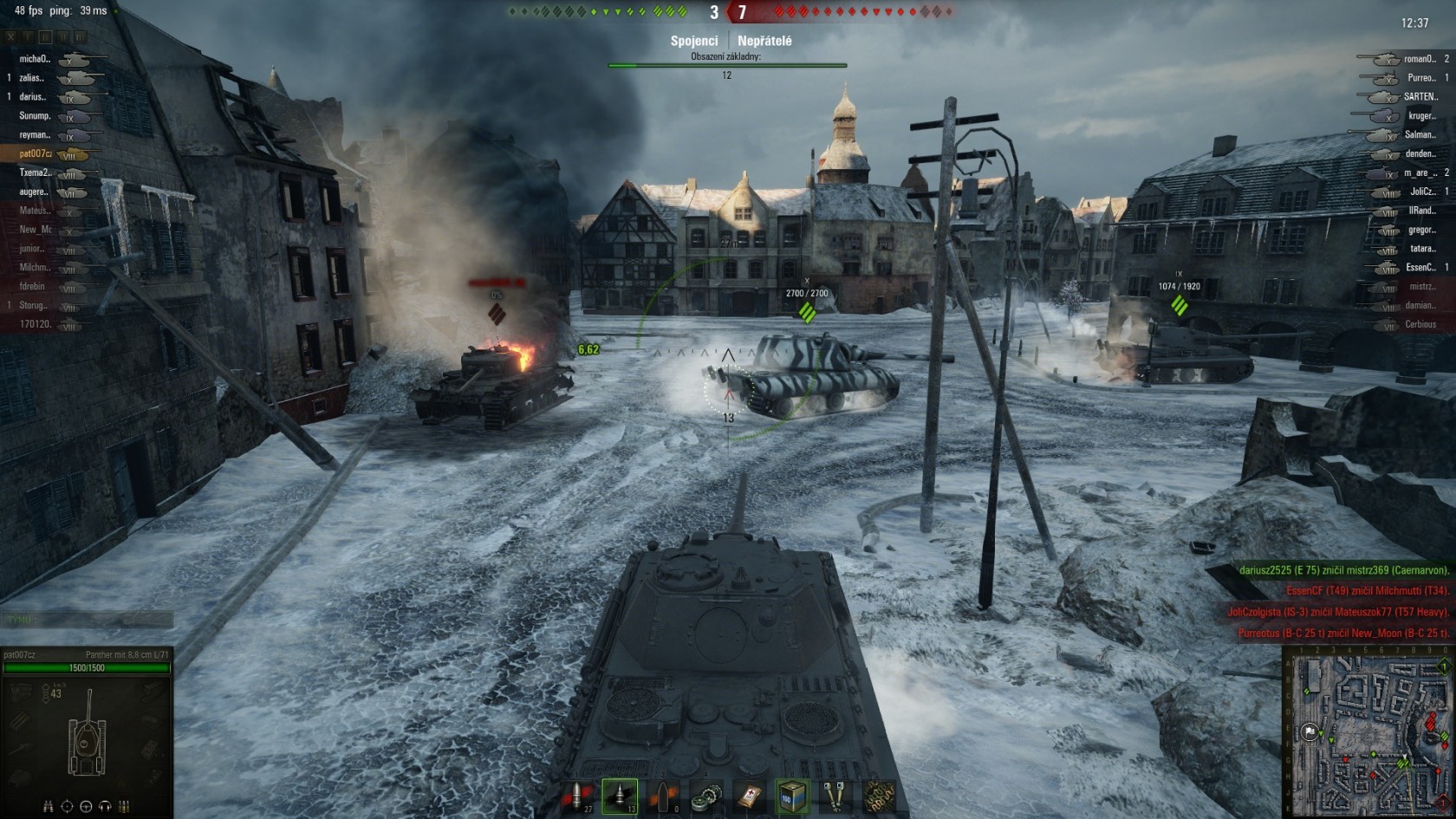This screenshot has height=819, width=1456.
Task: Use the 100-octane gasoline canister
Action: (792, 796)
